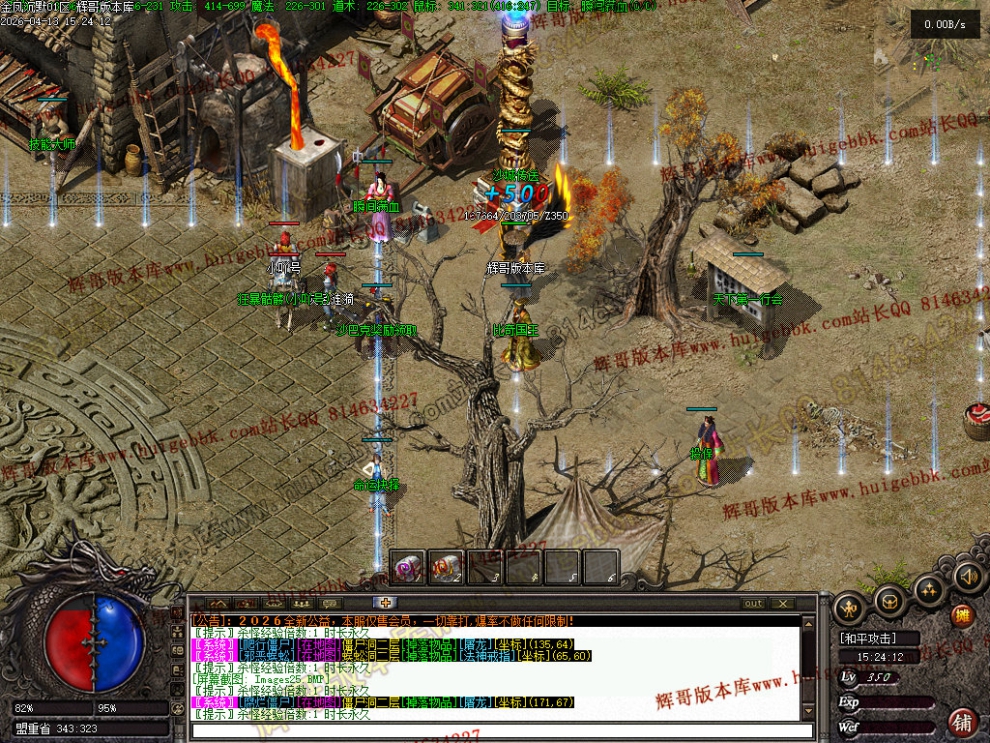Click the out button above chat
Screen dimensions: 990x743
click(x=753, y=603)
